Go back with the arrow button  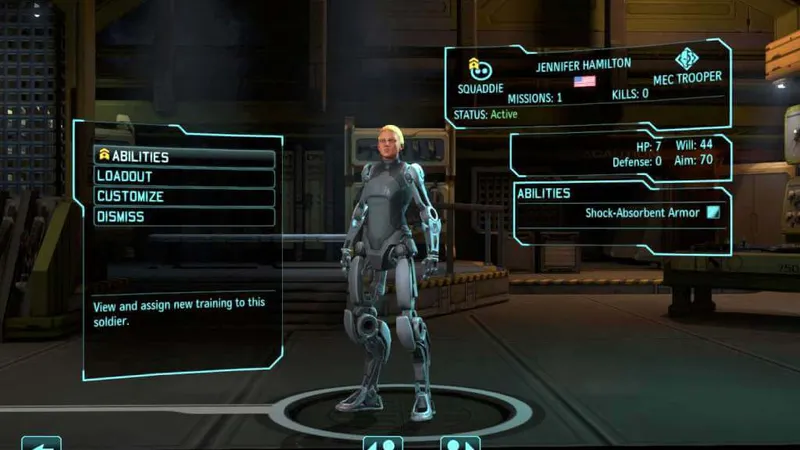click(x=41, y=443)
